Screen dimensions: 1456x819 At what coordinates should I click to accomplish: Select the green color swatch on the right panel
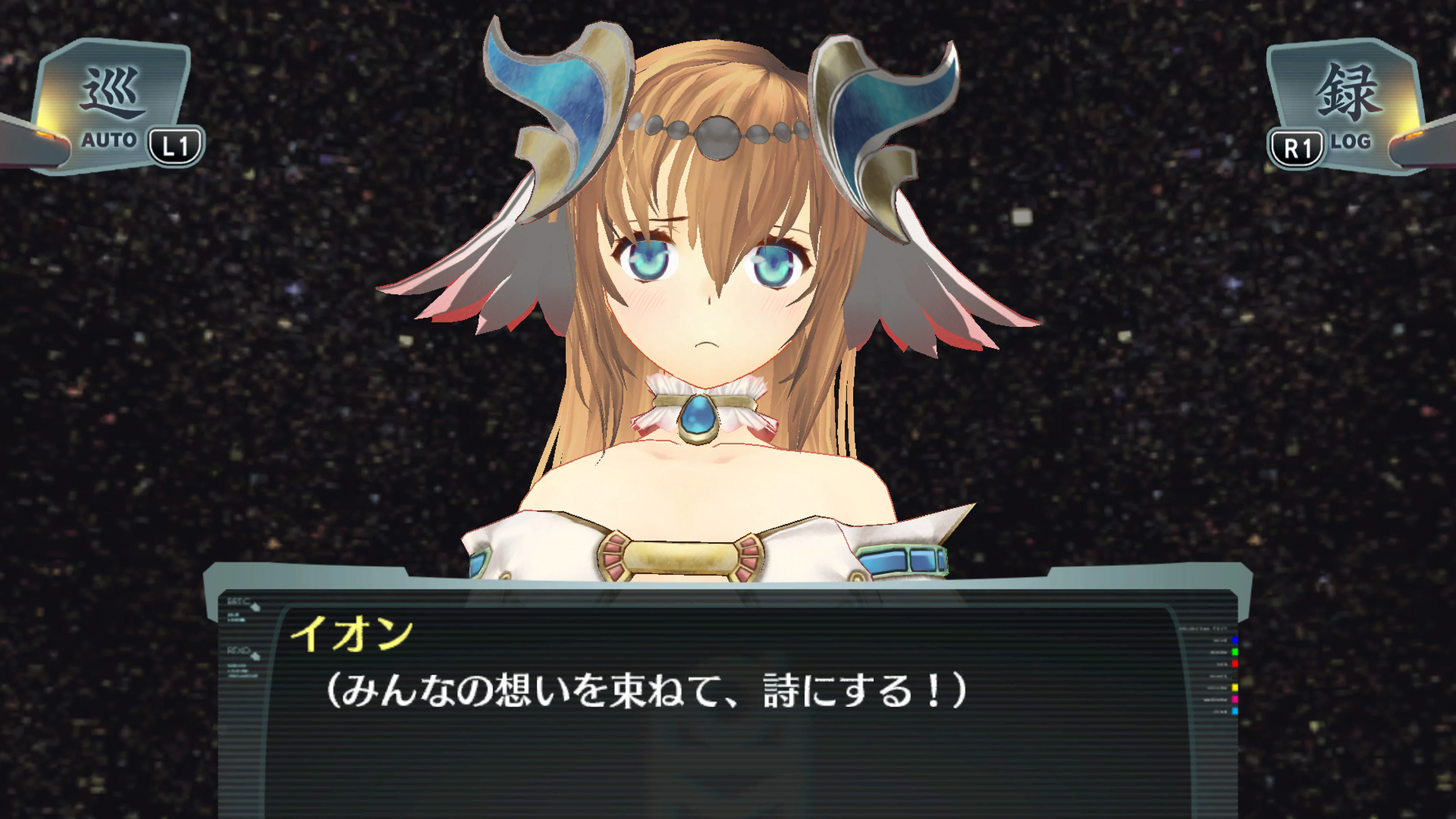(1235, 652)
